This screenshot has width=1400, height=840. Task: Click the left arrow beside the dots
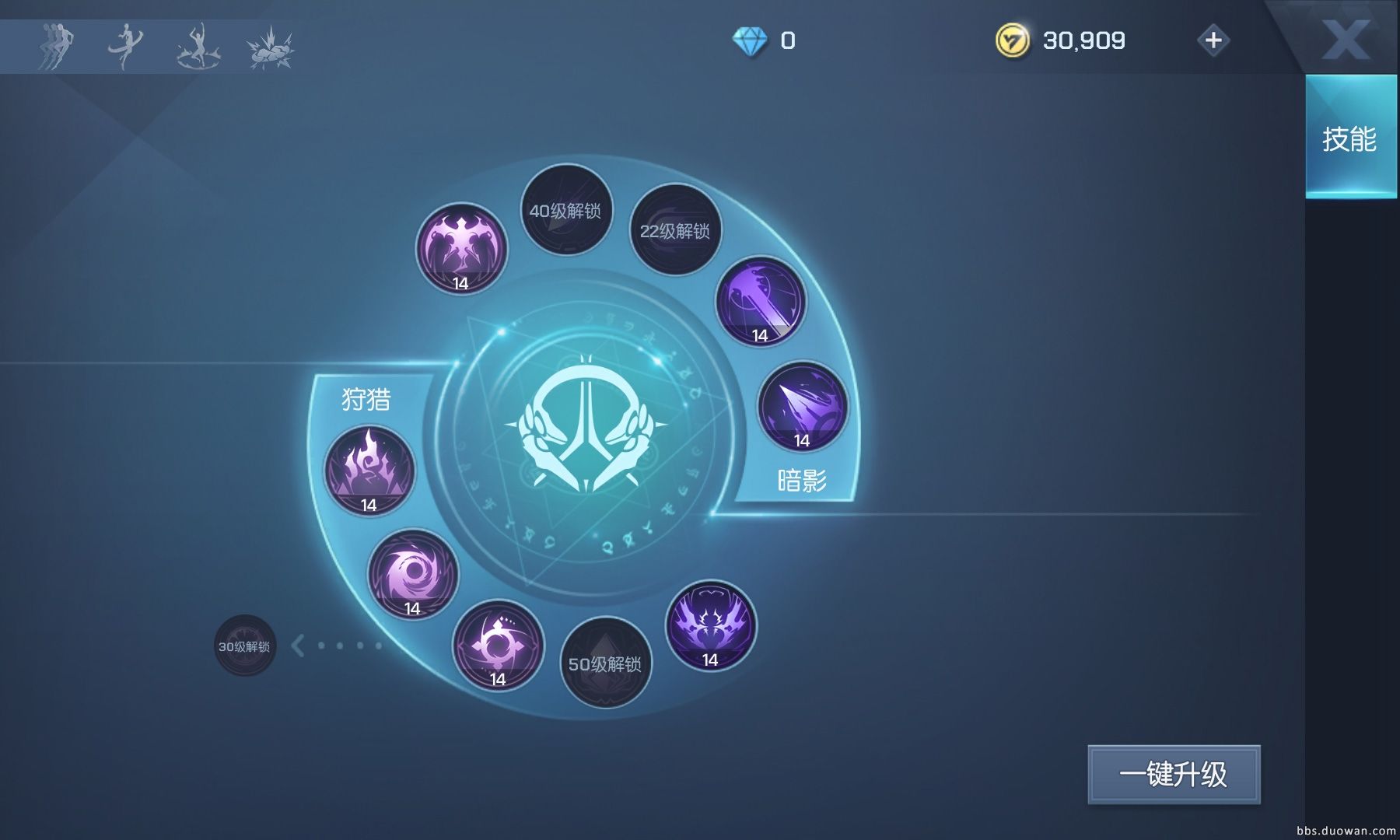298,645
